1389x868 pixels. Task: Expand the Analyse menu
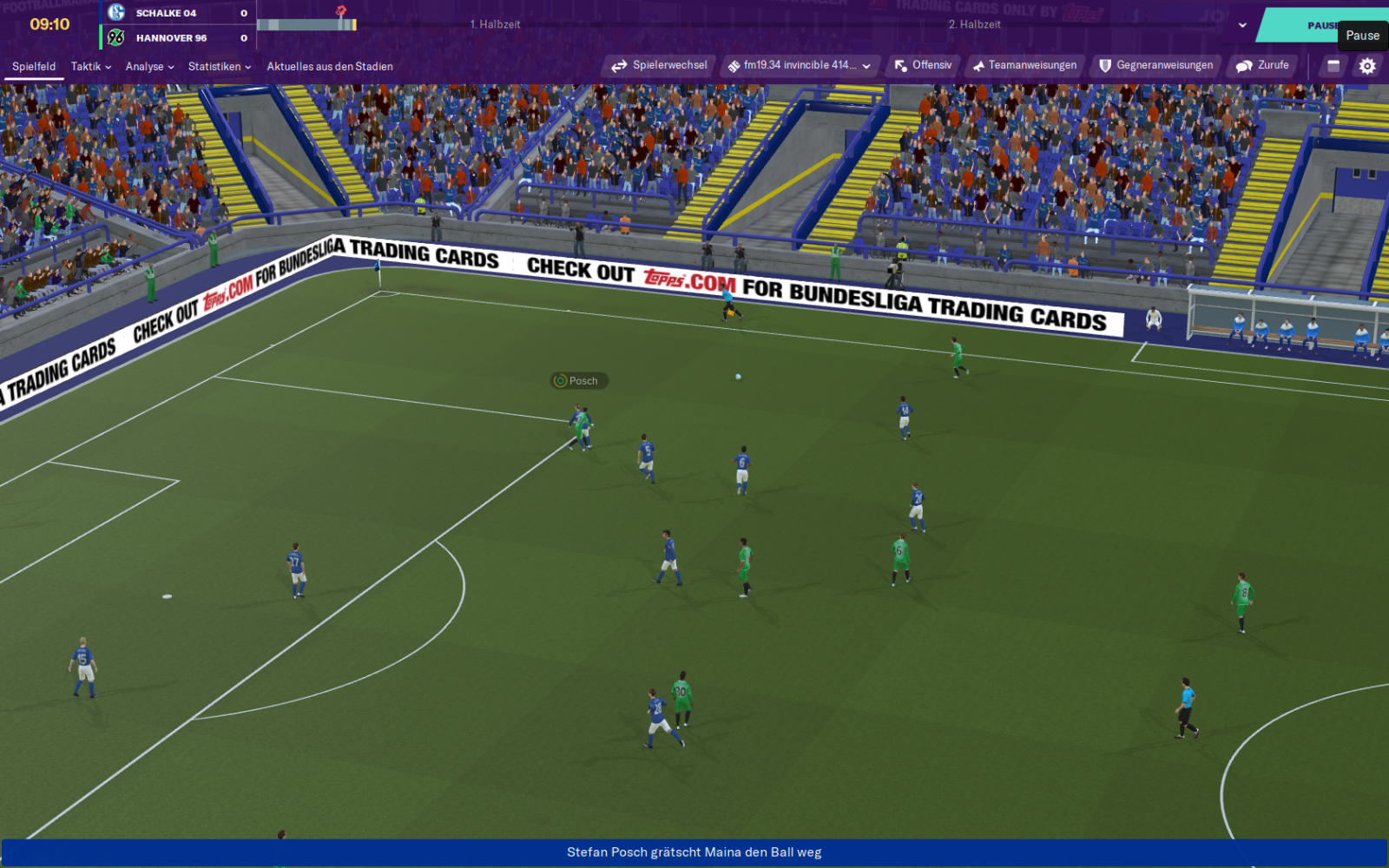(x=149, y=67)
